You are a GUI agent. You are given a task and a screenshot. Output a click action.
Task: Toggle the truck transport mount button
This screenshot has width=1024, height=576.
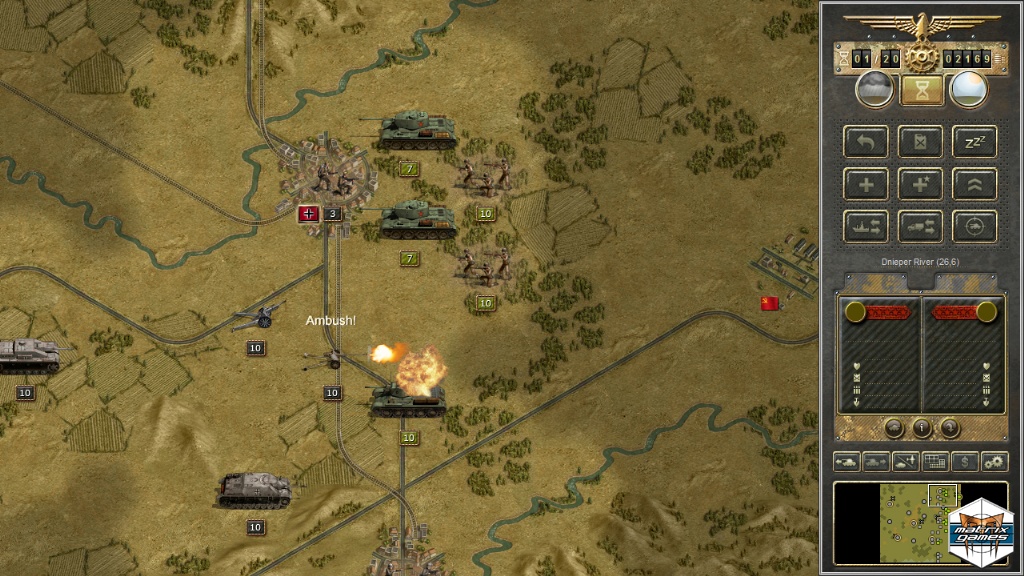click(x=920, y=227)
